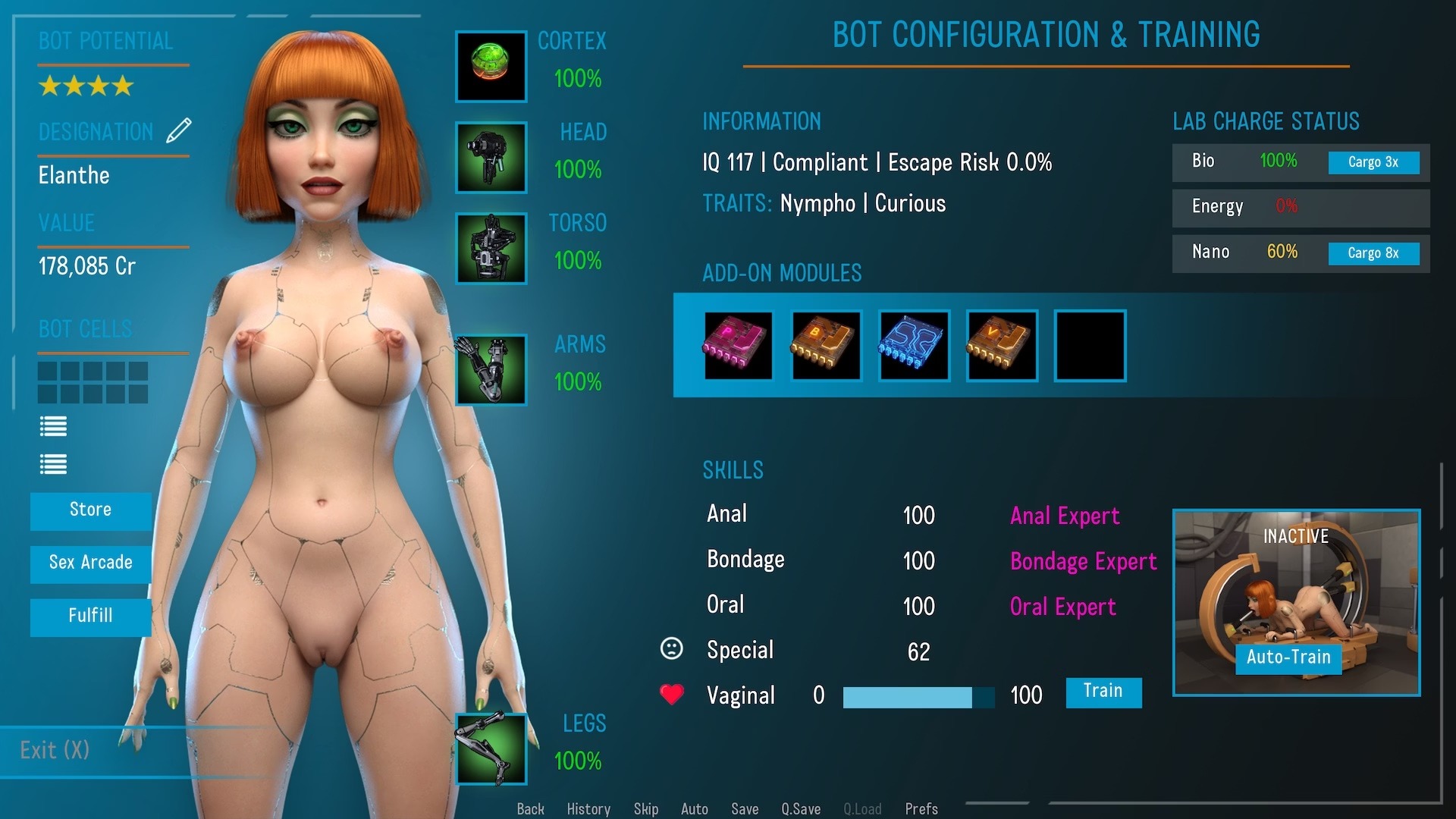1456x819 pixels.
Task: Pick the Legs part icon
Action: click(x=491, y=748)
